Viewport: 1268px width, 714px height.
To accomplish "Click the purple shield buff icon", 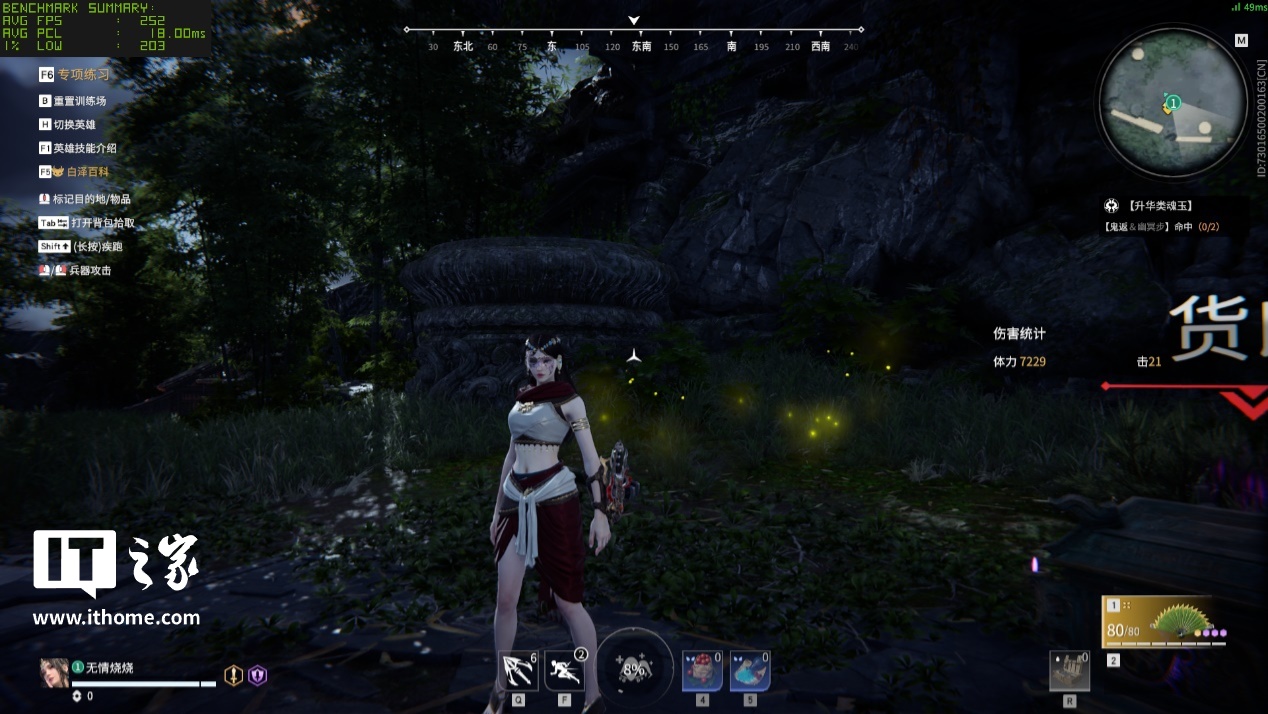I will coord(258,675).
